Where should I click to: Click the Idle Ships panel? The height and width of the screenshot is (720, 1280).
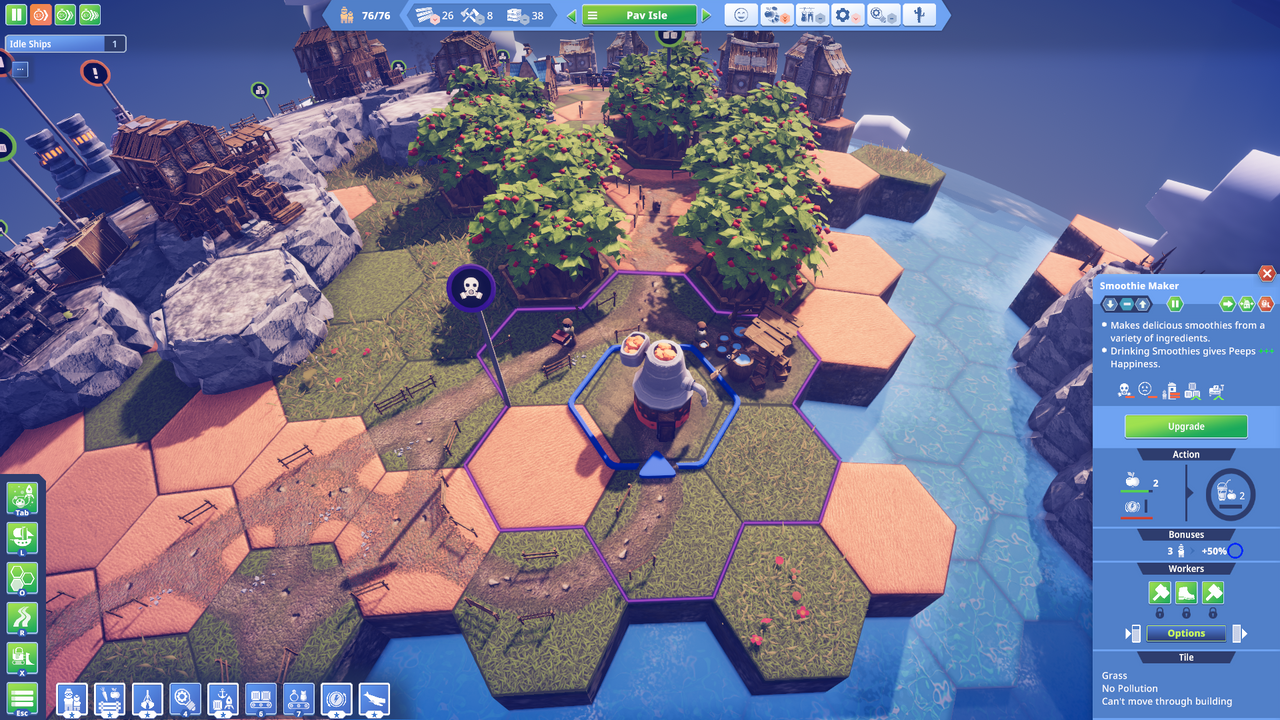coord(64,43)
